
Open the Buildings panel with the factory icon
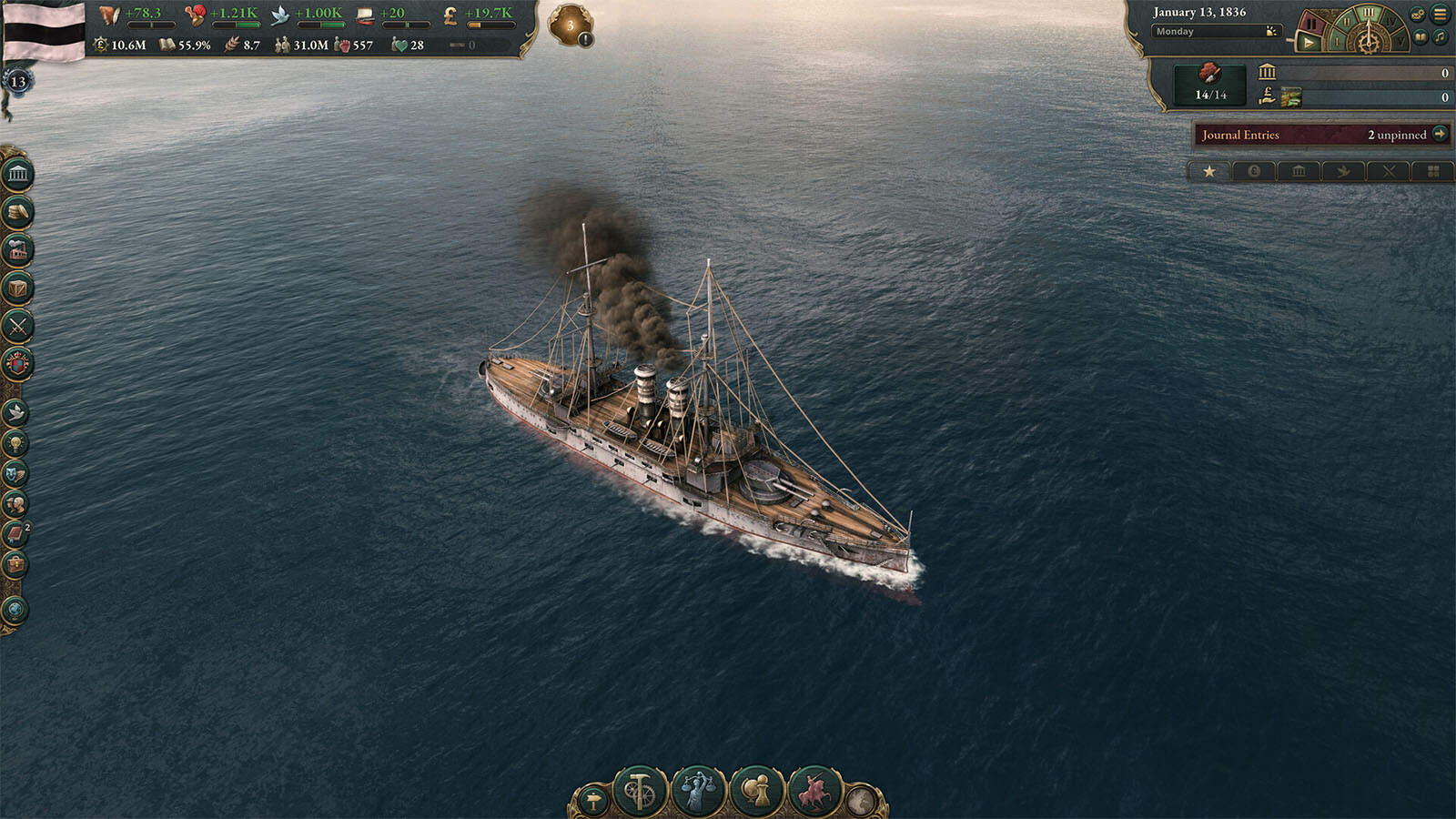[17, 250]
